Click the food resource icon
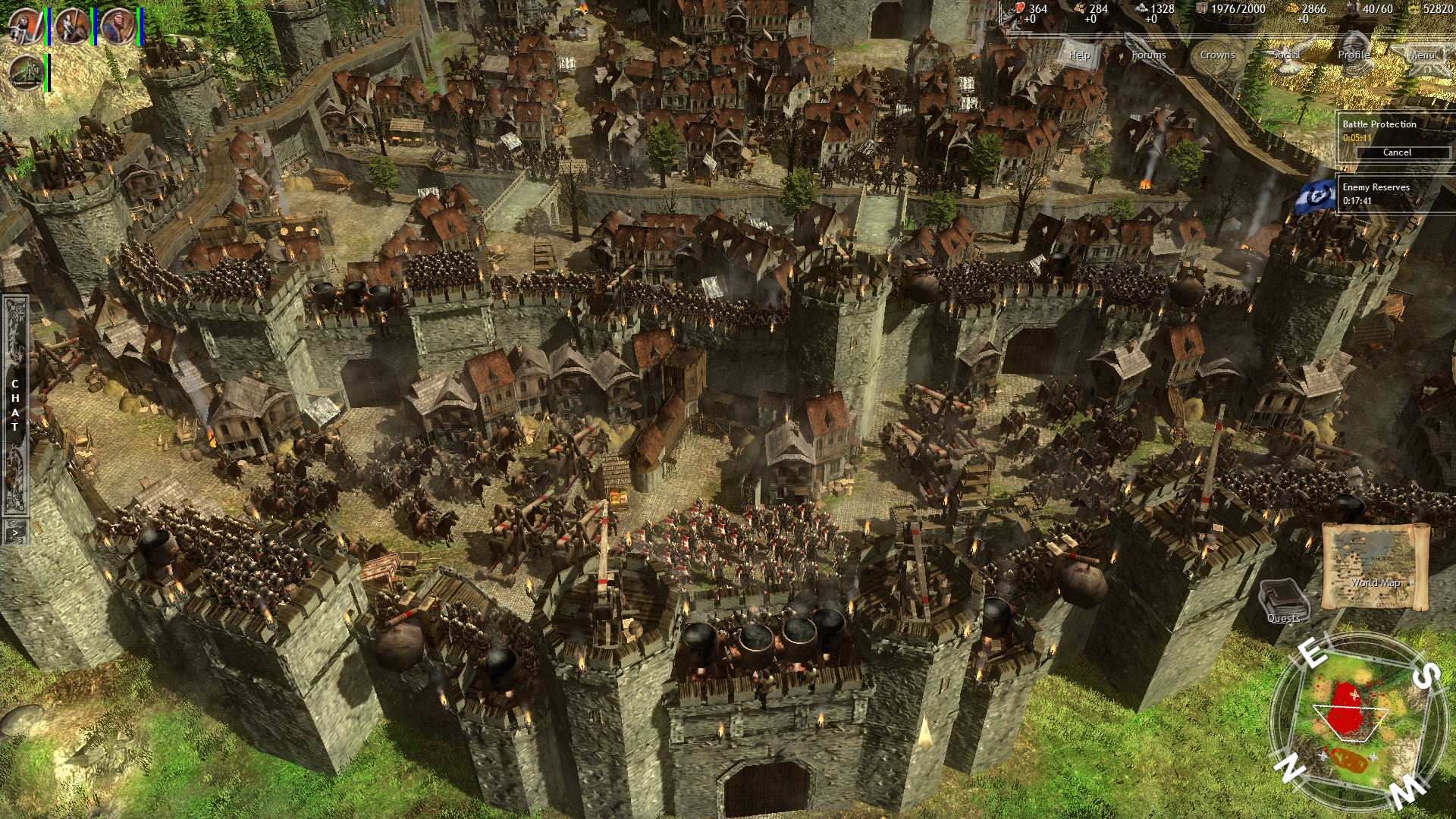This screenshot has height=819, width=1456. [1020, 9]
